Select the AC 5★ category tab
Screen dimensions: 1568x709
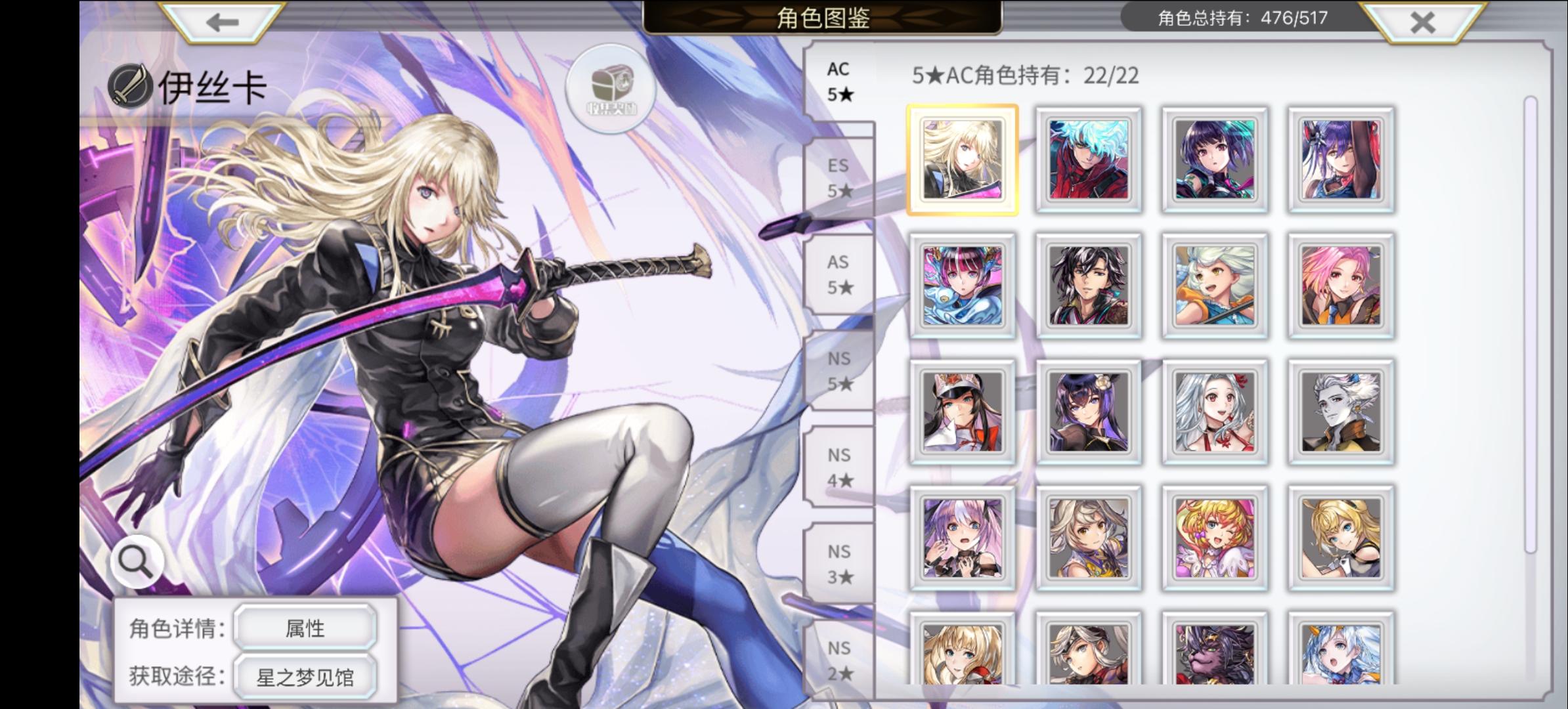[839, 81]
